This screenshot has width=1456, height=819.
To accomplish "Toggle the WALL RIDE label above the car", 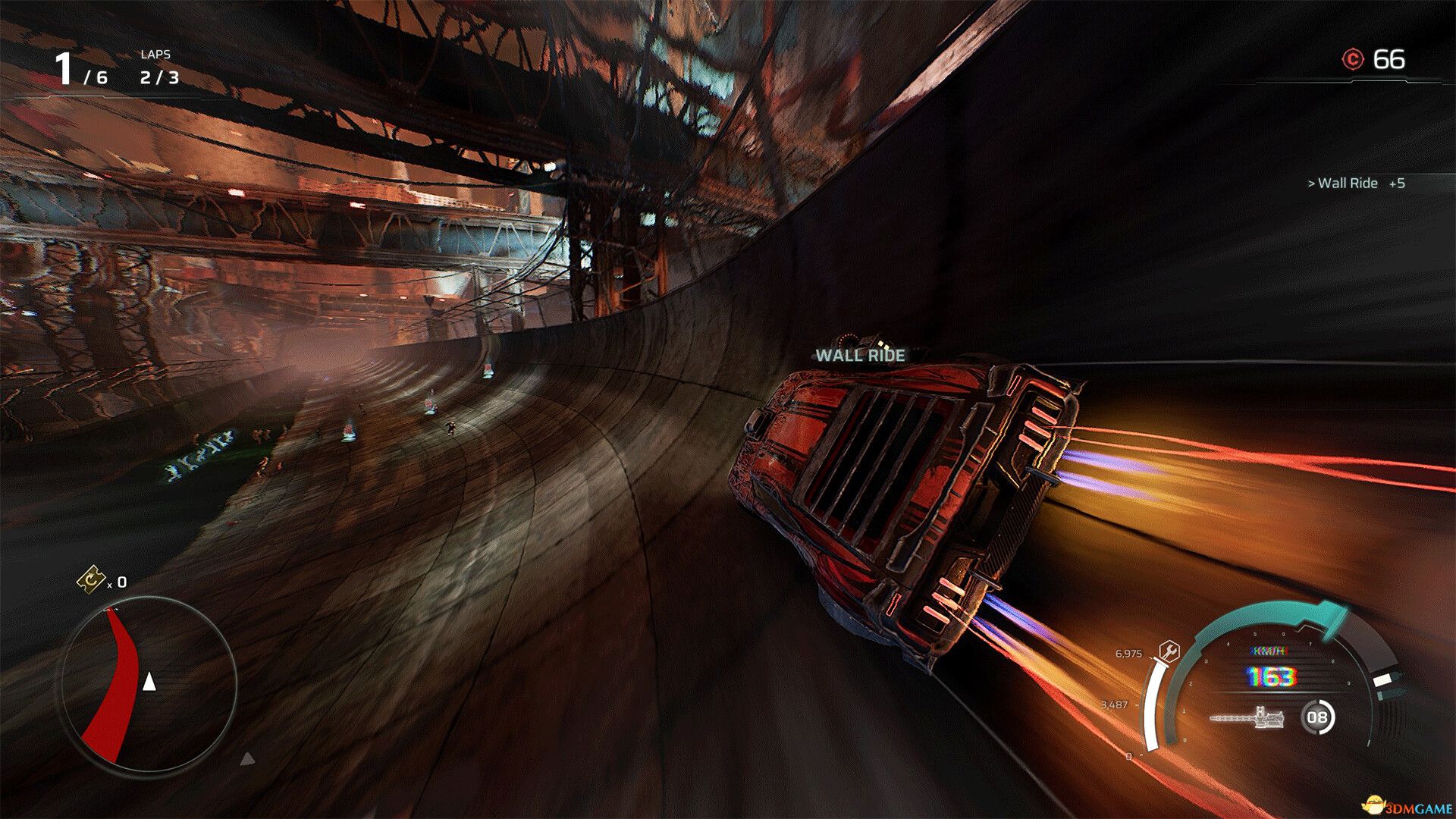I will (x=859, y=353).
